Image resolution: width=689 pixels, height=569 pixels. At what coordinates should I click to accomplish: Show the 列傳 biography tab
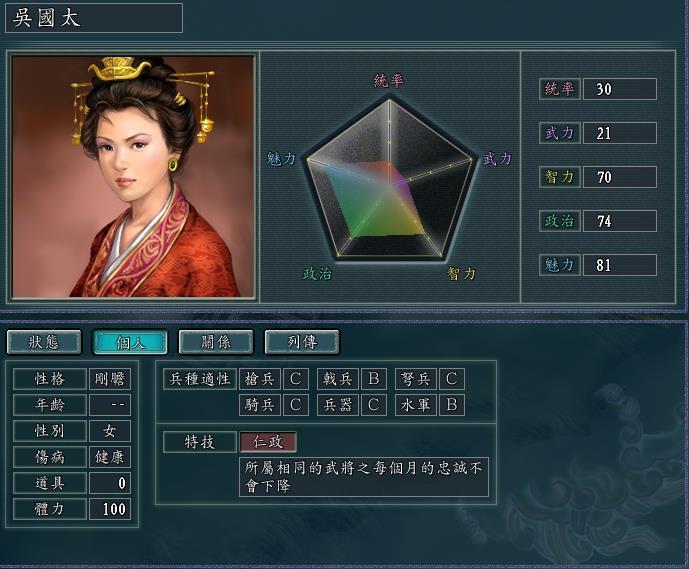(302, 342)
